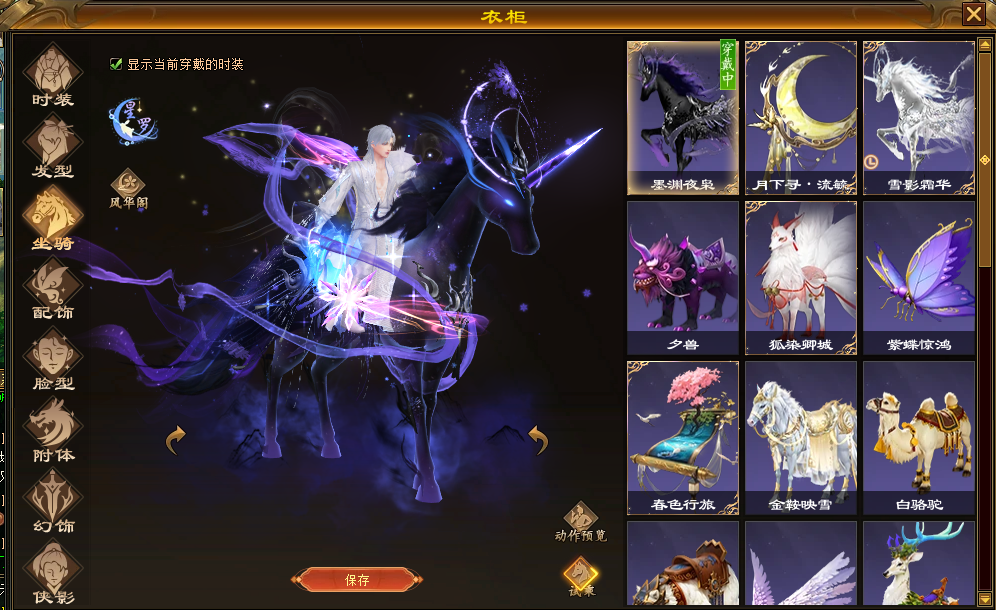Viewport: 996px width, 610px height.
Task: Switch to the 时装 costume tab
Action: click(x=52, y=74)
